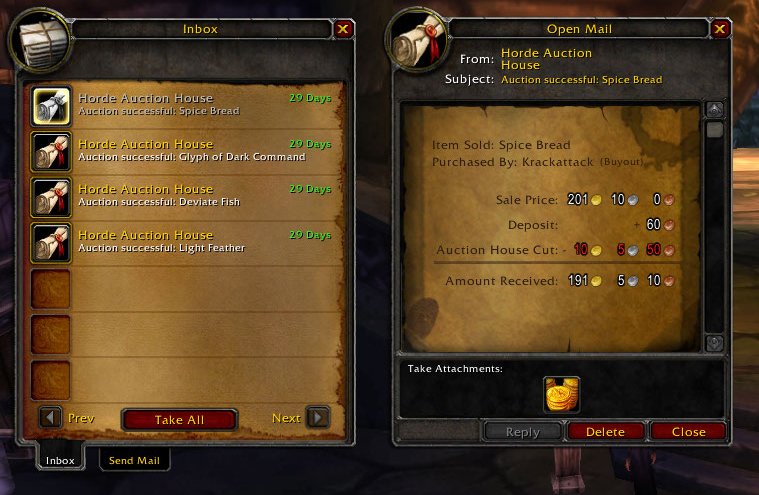Take the gold coins attachment
Image resolution: width=759 pixels, height=495 pixels.
coord(562,393)
